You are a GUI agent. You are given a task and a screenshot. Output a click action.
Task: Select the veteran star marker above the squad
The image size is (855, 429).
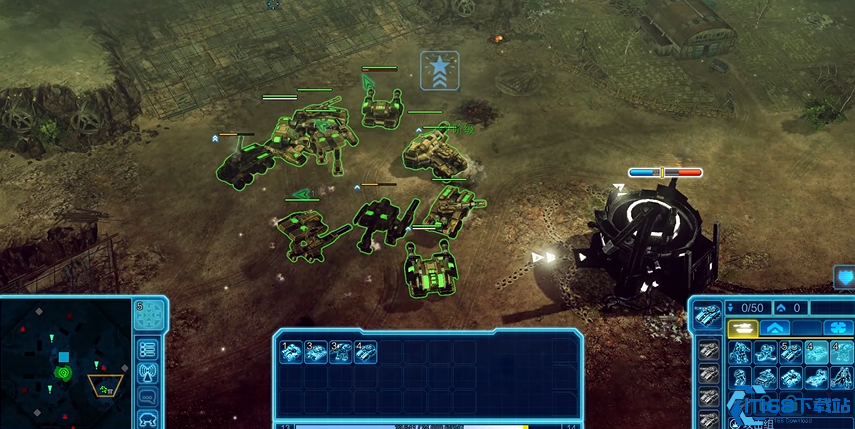[x=439, y=68]
